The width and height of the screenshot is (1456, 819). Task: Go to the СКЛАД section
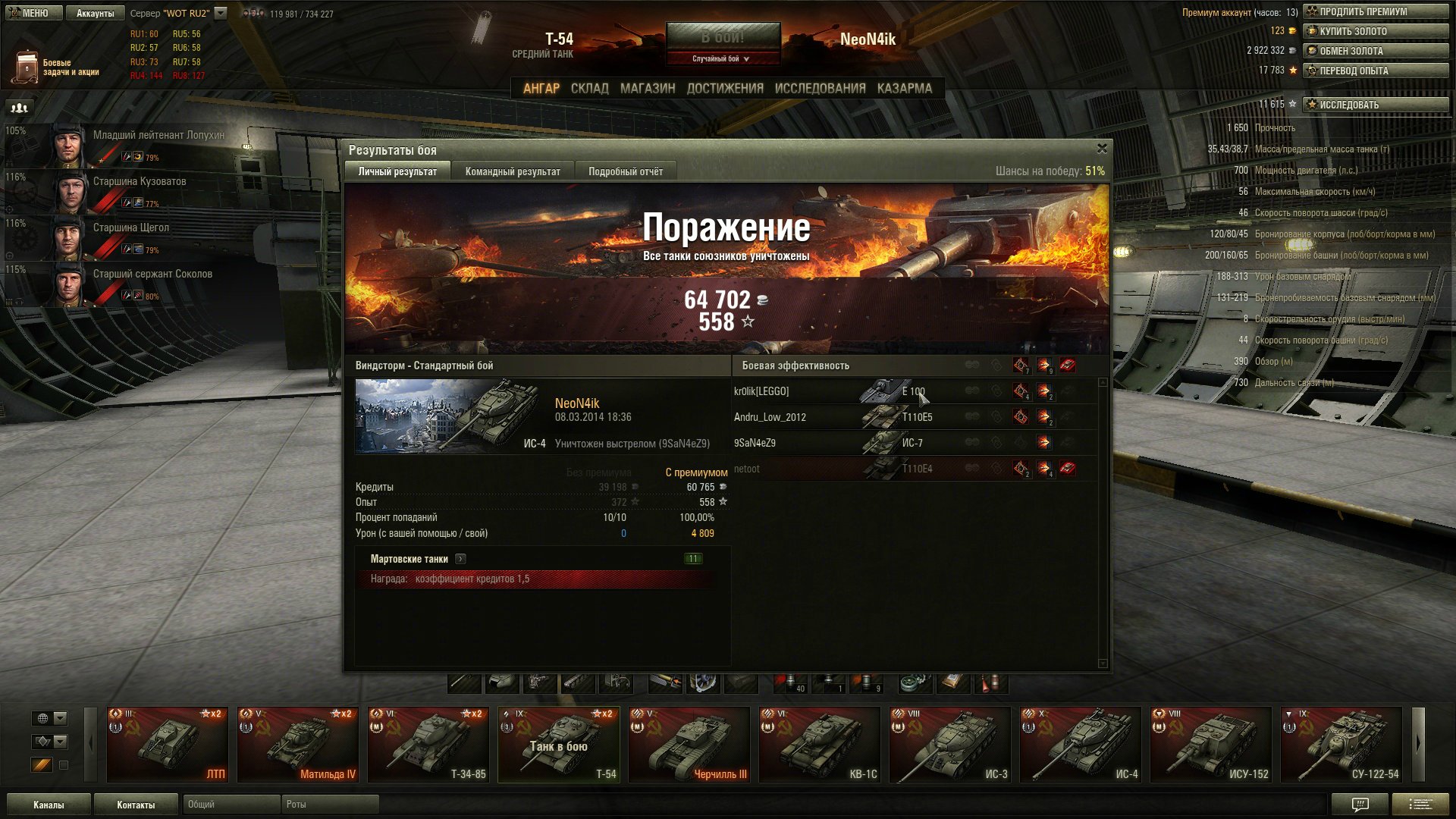589,88
